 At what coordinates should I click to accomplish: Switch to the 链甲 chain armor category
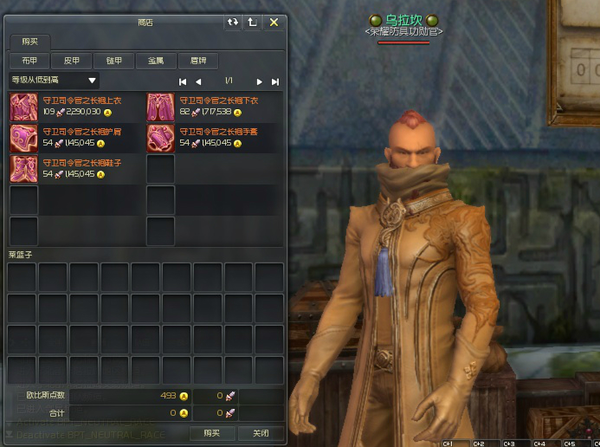[x=114, y=60]
